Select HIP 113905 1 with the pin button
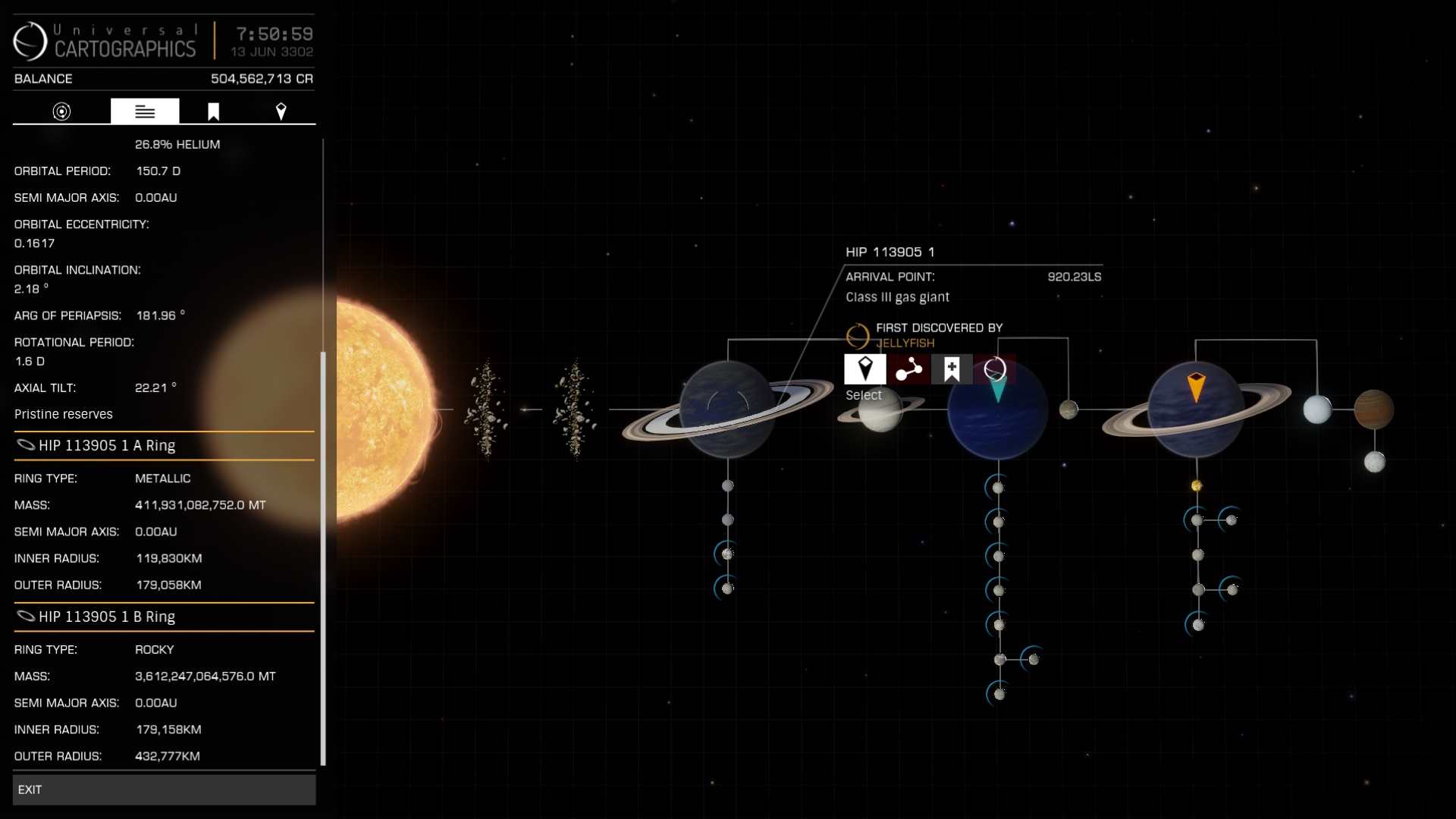The height and width of the screenshot is (819, 1456). (x=864, y=369)
